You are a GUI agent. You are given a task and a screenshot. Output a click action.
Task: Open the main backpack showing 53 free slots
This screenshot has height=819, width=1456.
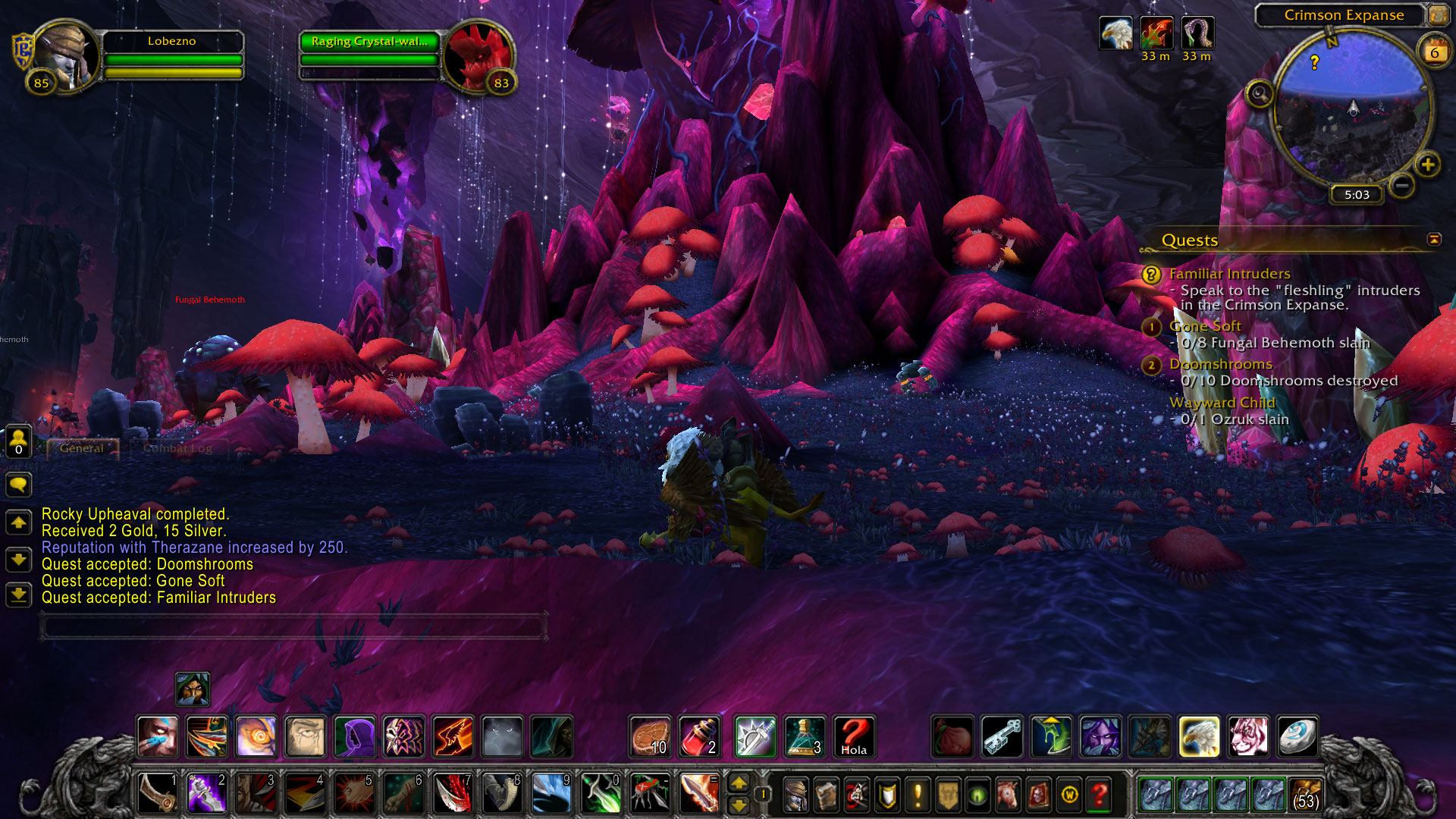(x=1305, y=795)
